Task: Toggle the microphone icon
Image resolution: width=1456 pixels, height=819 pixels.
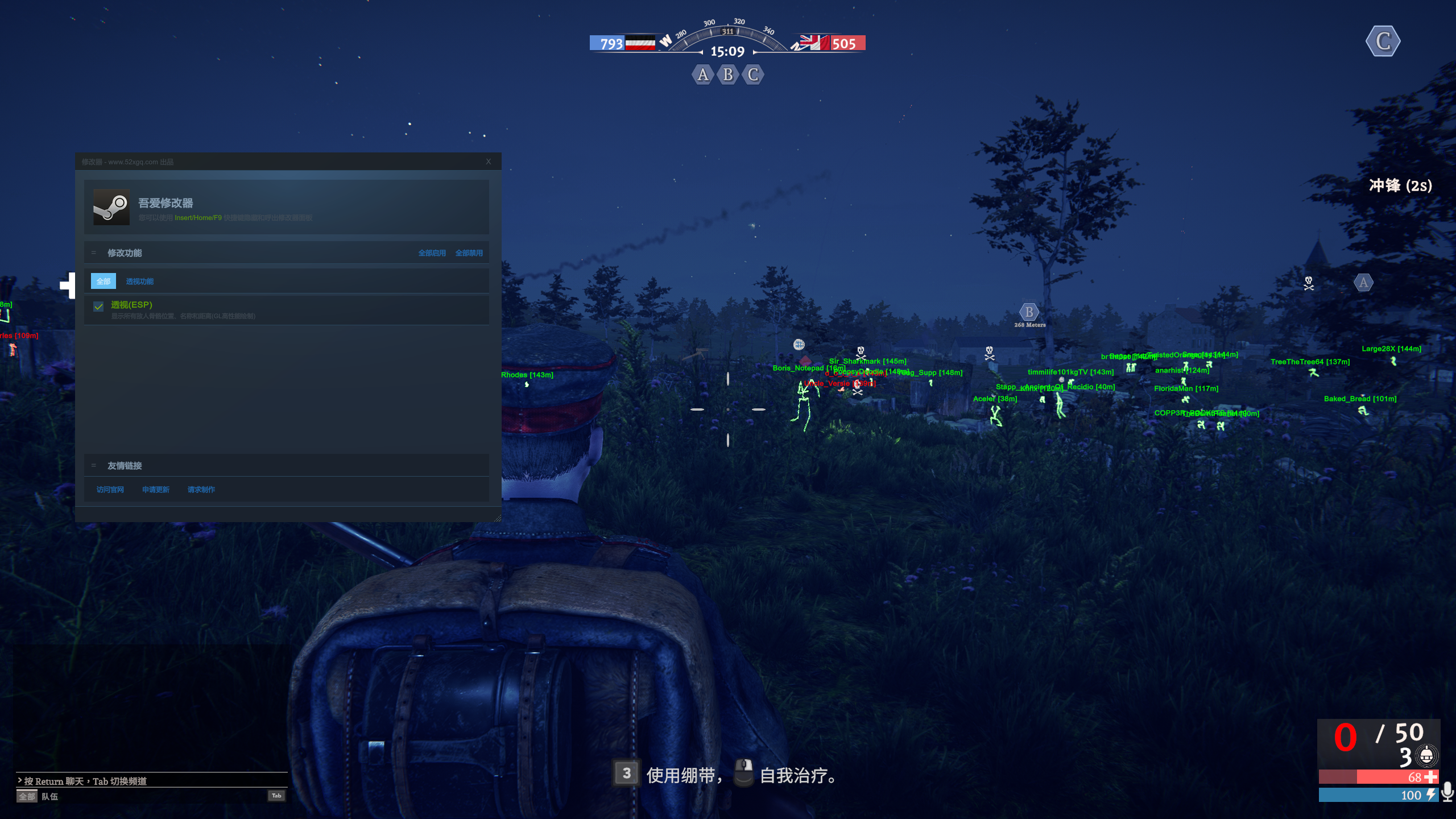Action: [1448, 791]
